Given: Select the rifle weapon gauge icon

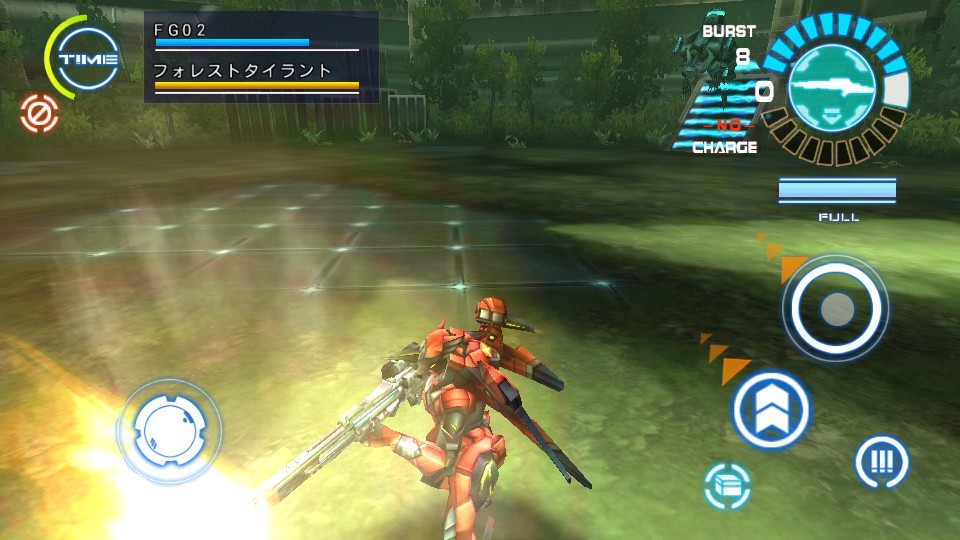Looking at the screenshot, I should coord(832,87).
